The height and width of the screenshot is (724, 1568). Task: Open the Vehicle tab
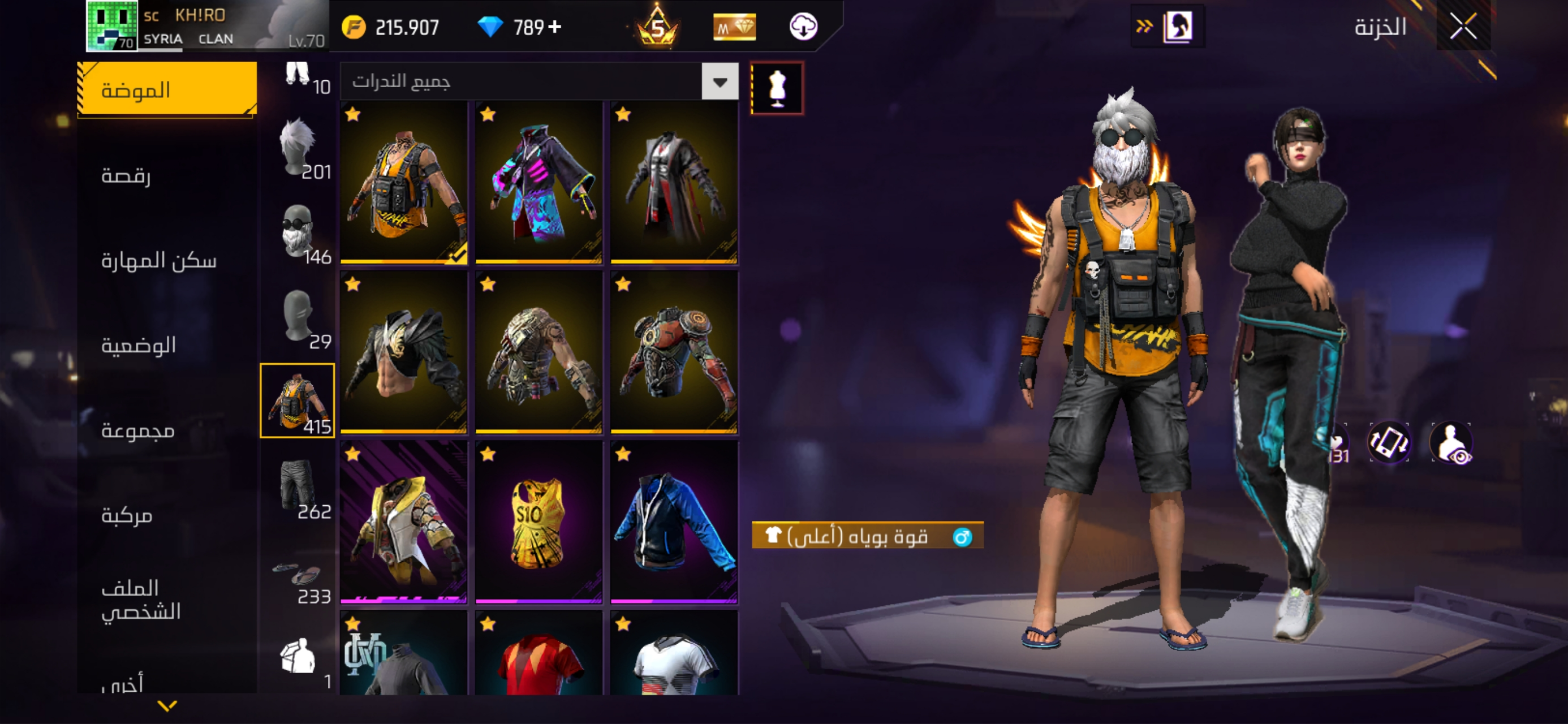[x=127, y=516]
